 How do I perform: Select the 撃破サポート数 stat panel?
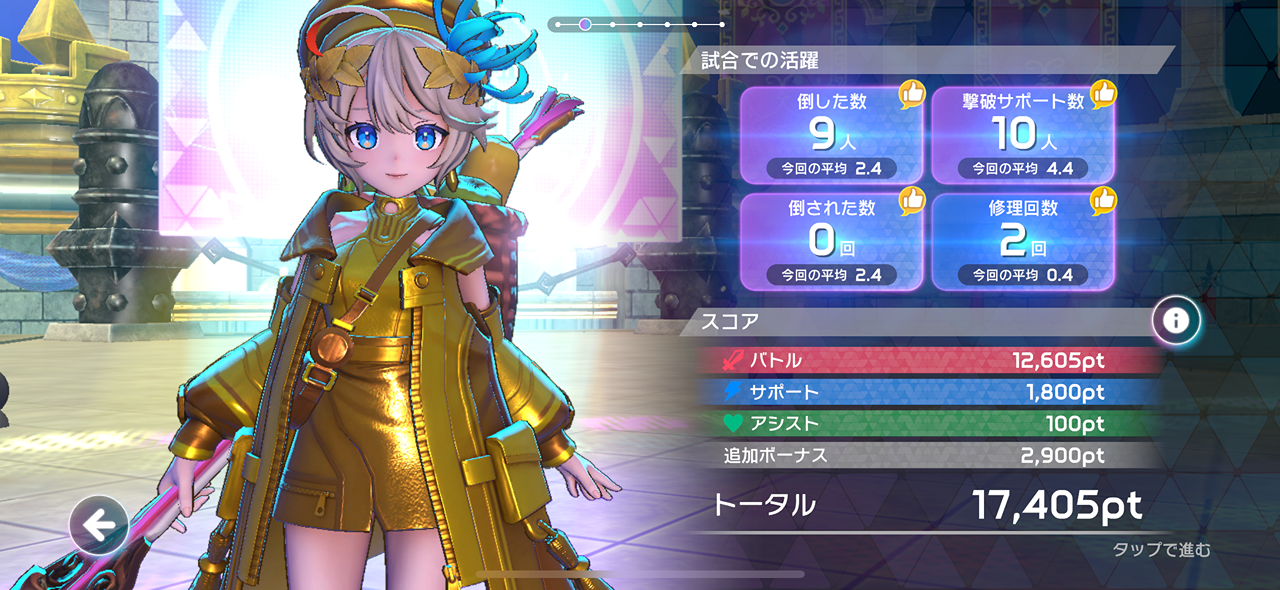(1023, 135)
